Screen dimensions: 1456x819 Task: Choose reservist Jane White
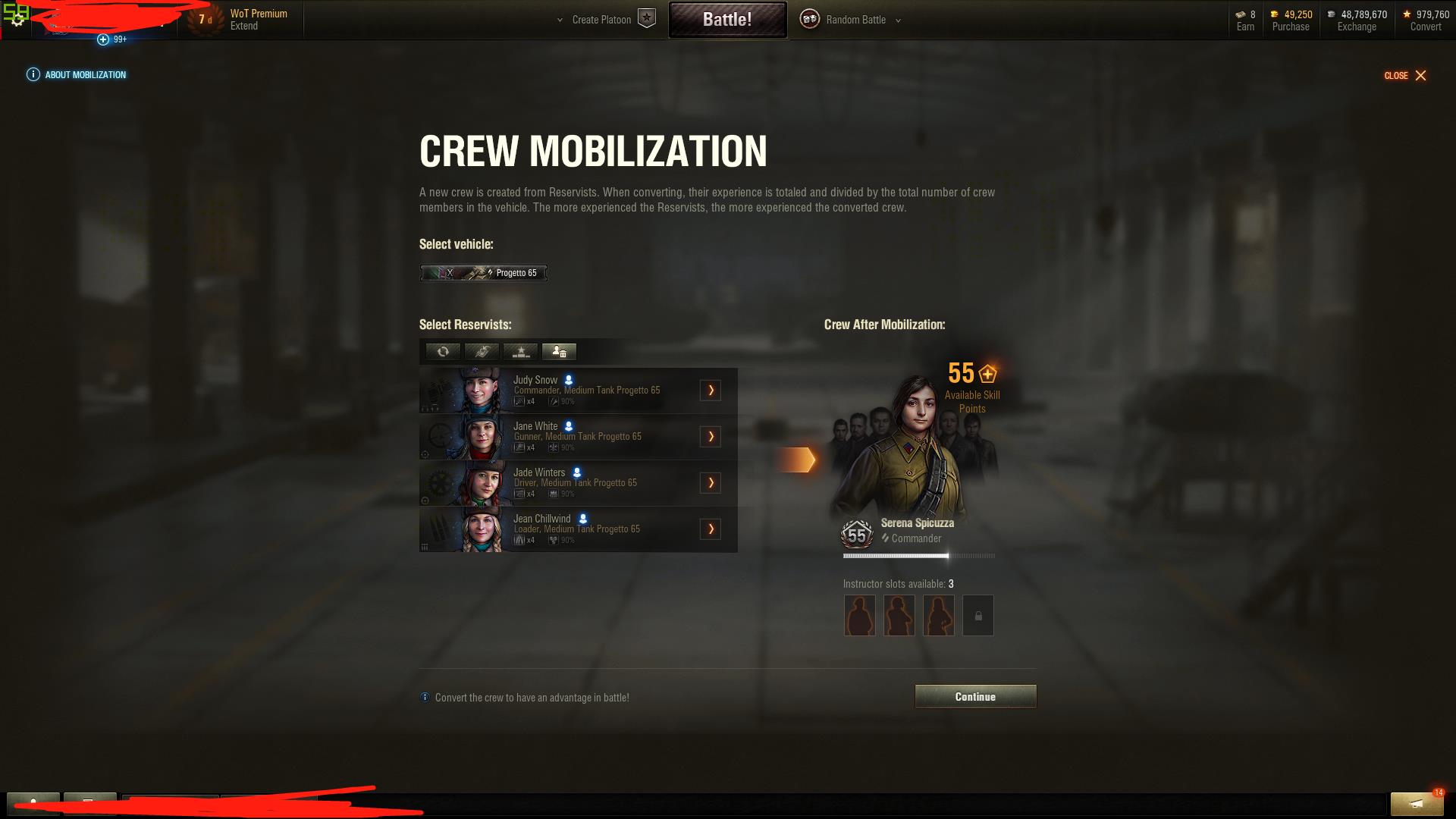click(x=561, y=436)
